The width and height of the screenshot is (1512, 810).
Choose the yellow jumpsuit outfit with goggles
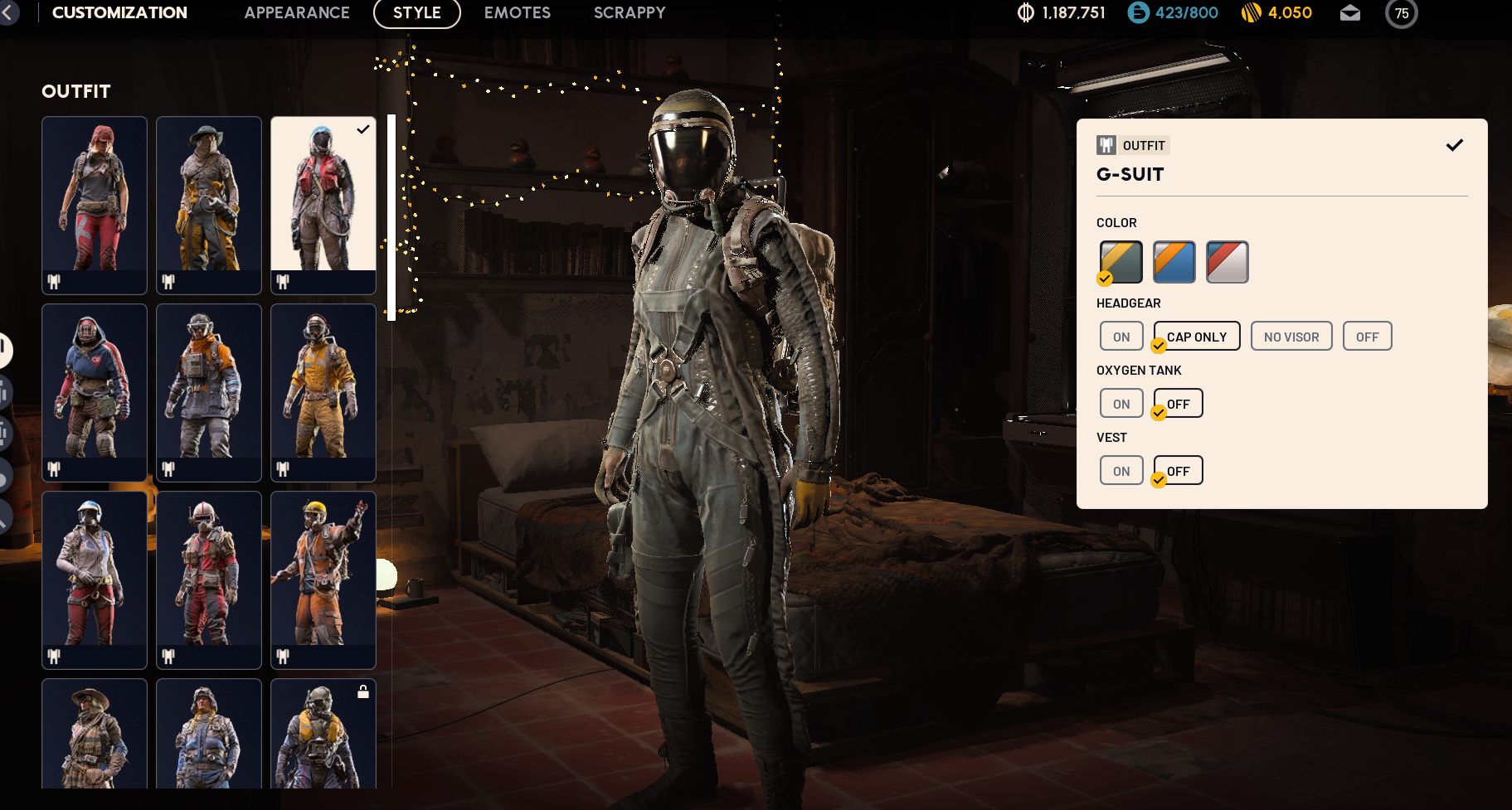click(323, 392)
